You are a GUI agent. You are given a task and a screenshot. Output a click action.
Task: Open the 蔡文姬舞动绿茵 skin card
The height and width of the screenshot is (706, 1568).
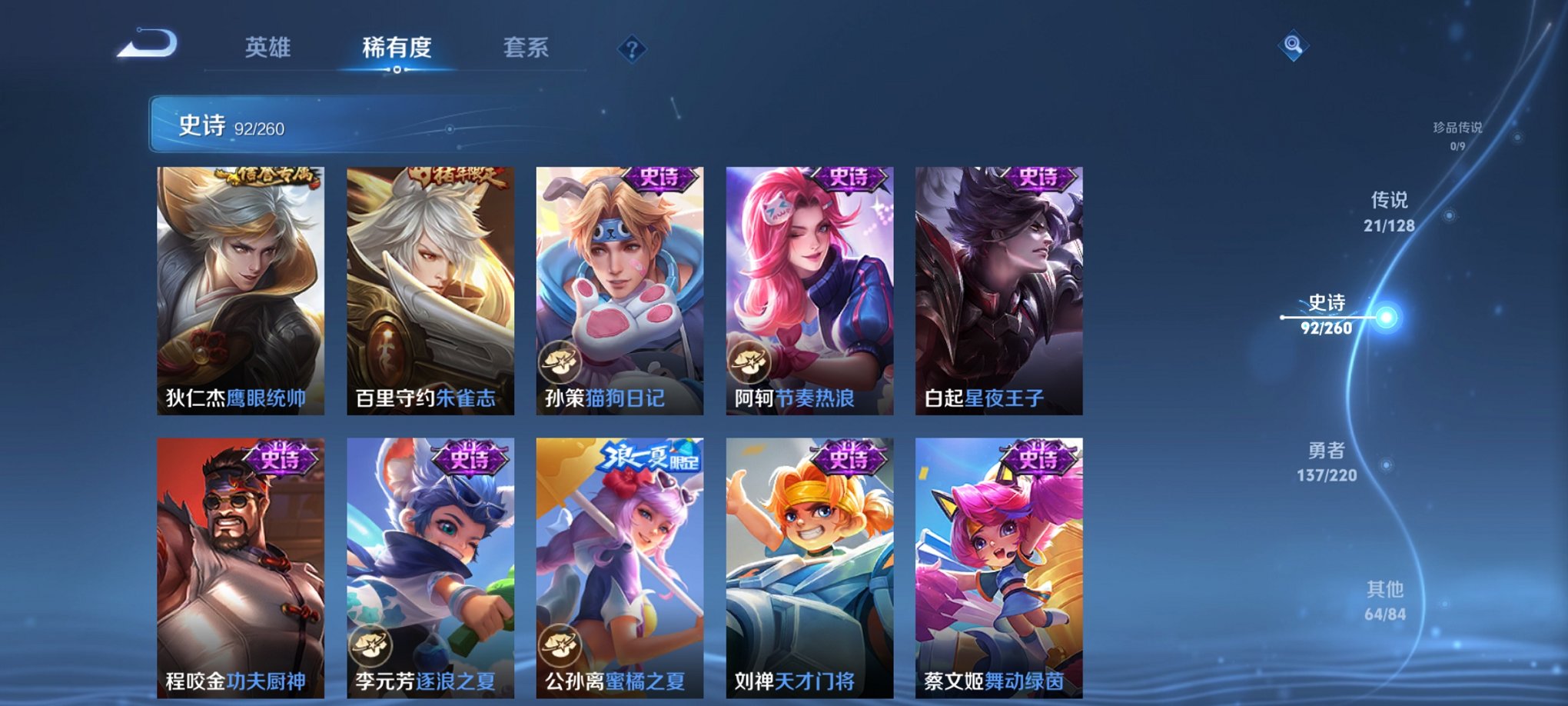pyautogui.click(x=996, y=561)
